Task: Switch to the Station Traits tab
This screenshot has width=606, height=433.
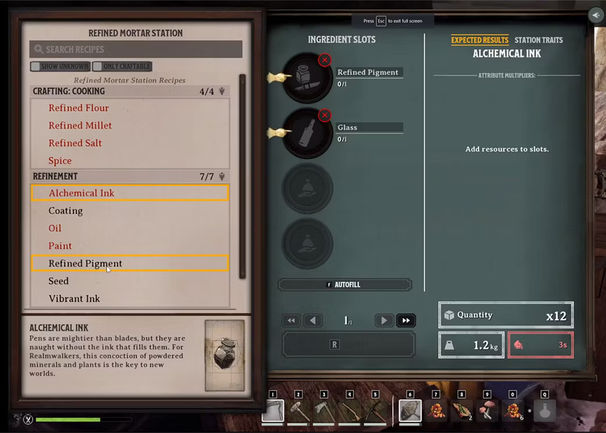Action: tap(538, 40)
